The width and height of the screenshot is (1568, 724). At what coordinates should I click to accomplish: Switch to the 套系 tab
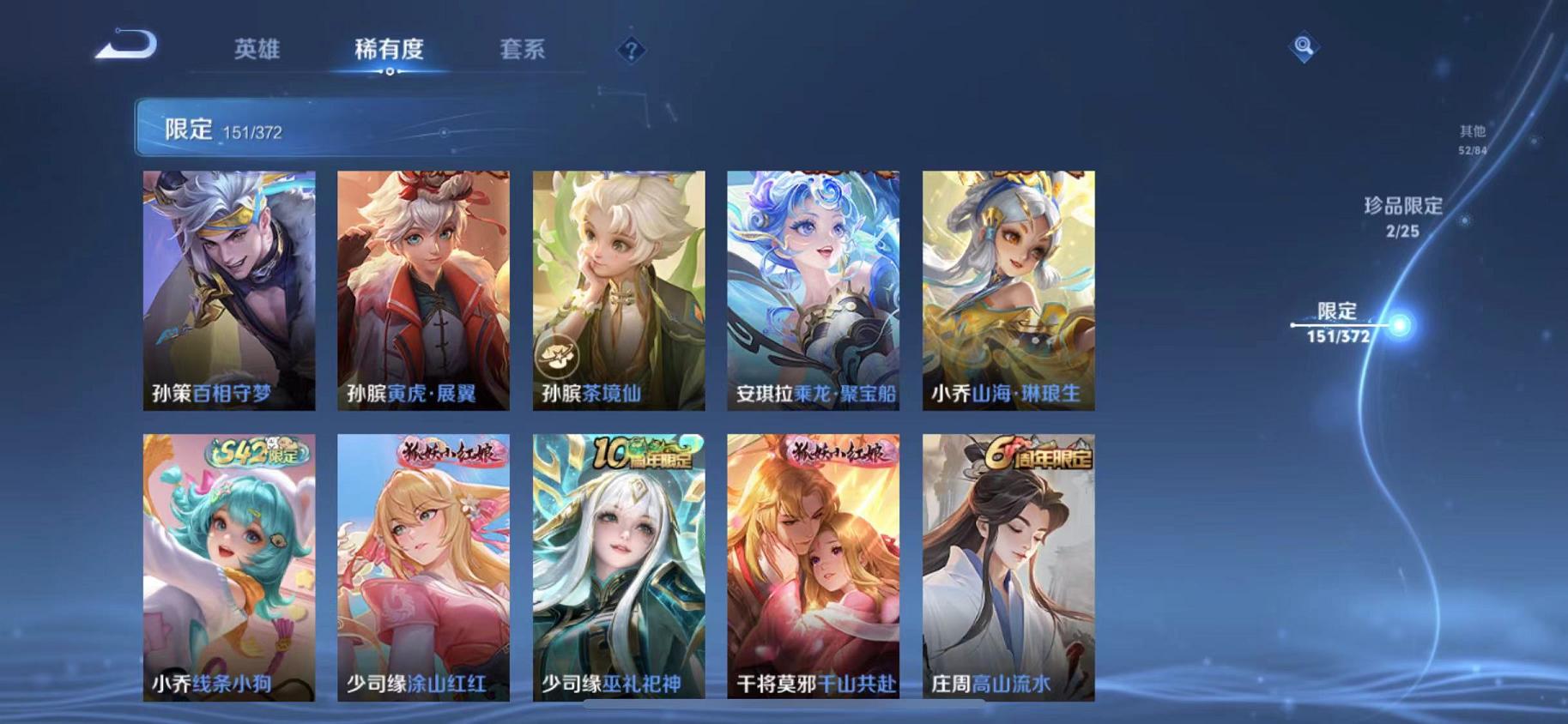coord(524,50)
